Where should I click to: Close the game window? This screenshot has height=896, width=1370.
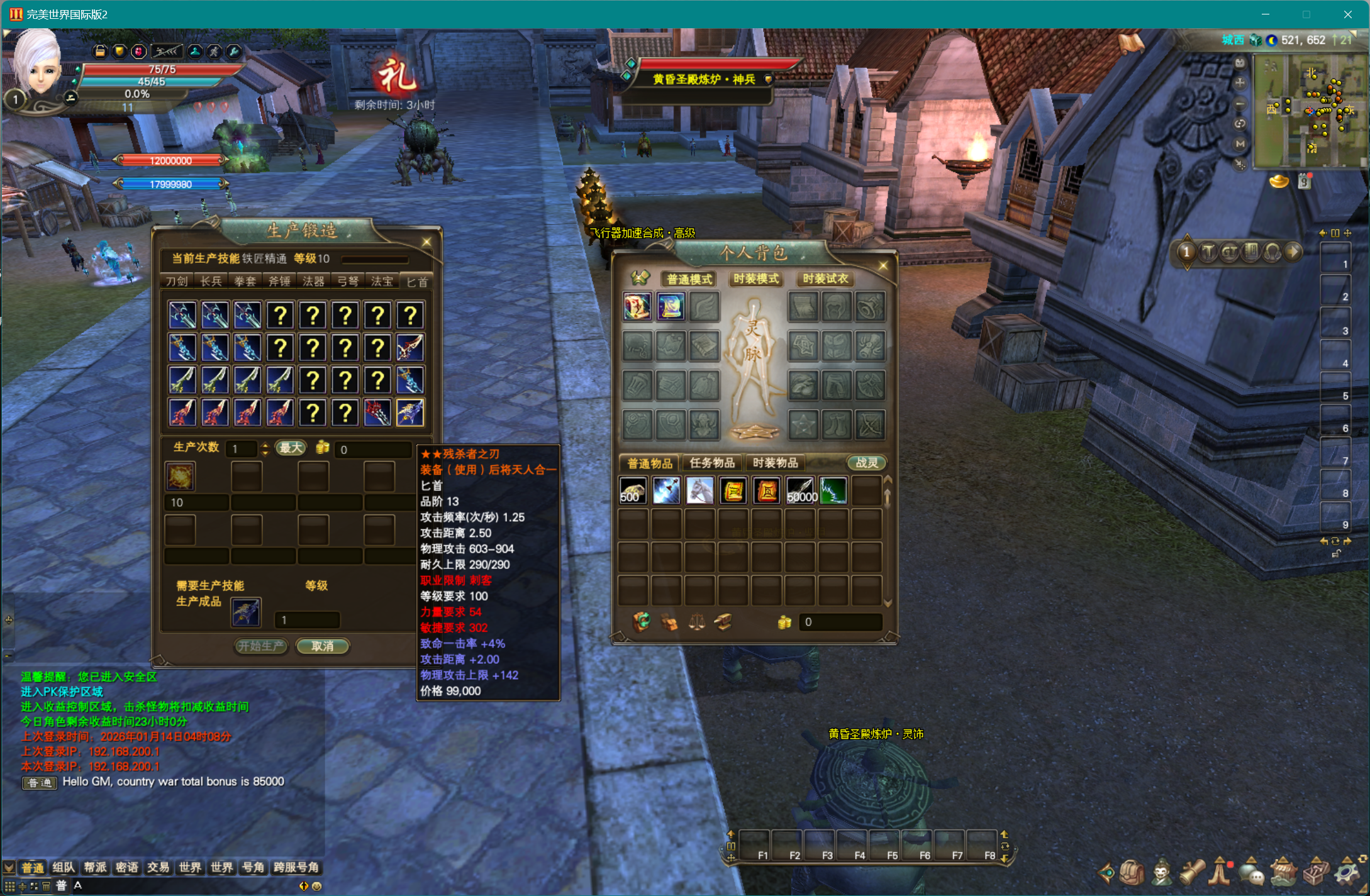coord(1347,14)
